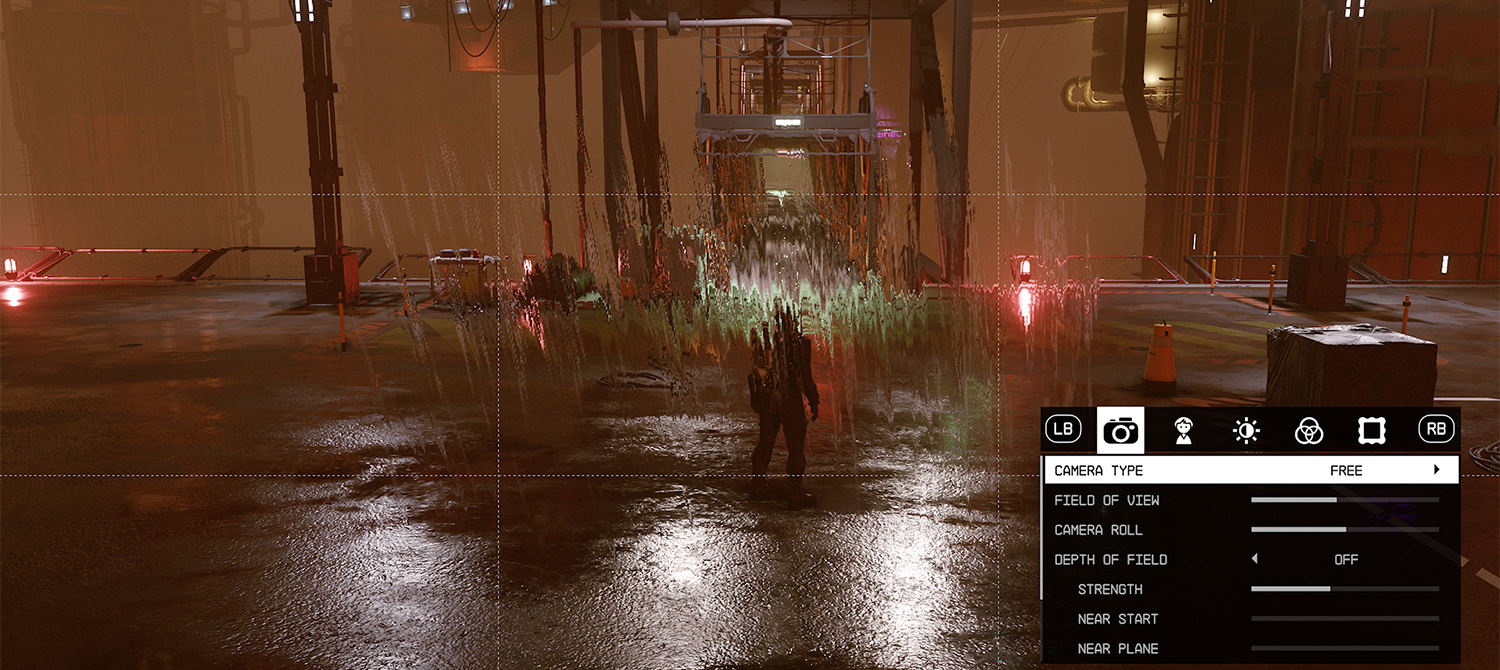Click the left arrow beside Depth of Field Off

(x=1255, y=559)
